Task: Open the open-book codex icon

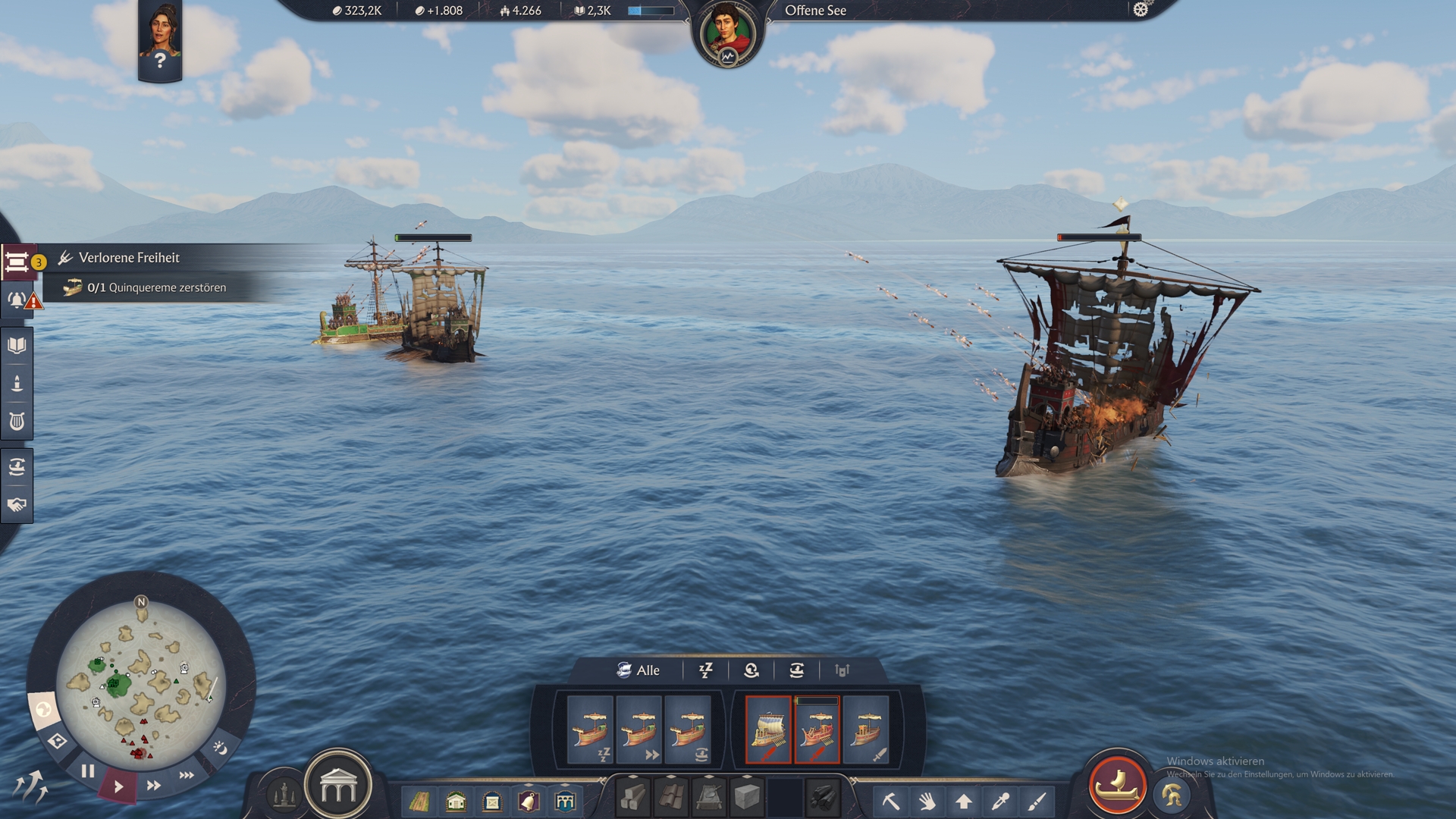Action: (x=17, y=346)
